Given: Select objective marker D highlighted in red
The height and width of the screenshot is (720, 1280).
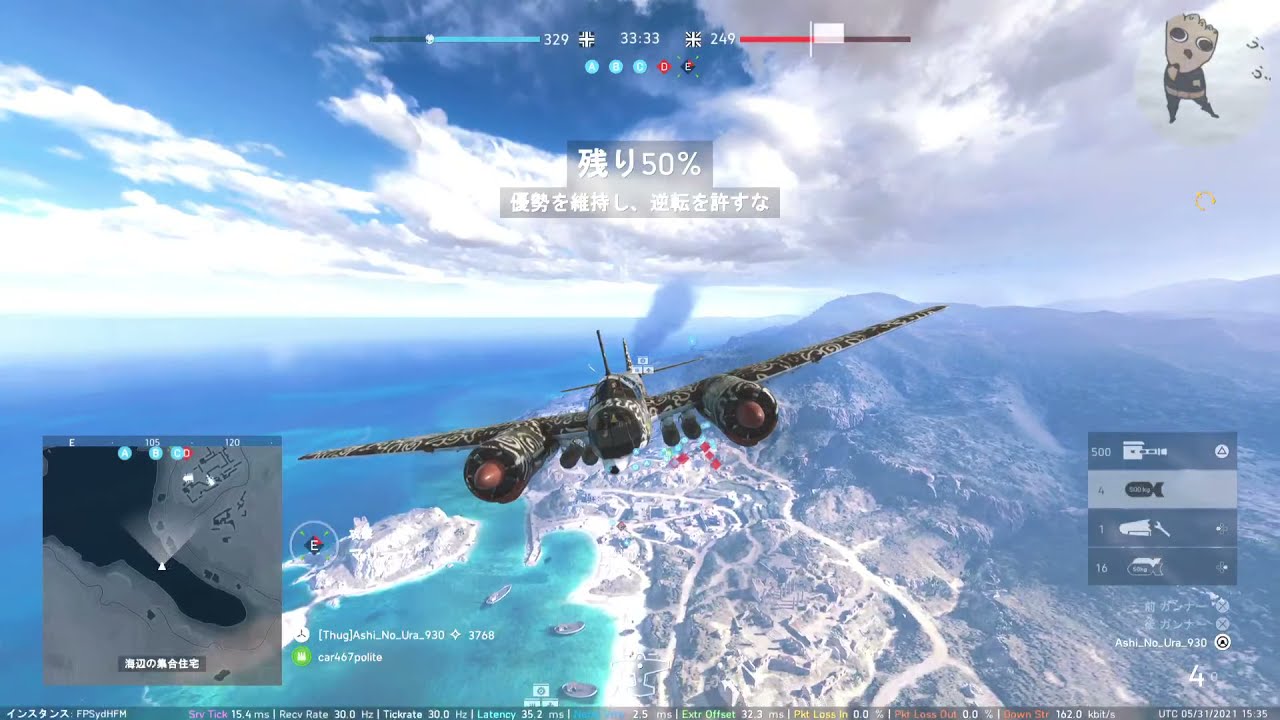Looking at the screenshot, I should pos(663,66).
